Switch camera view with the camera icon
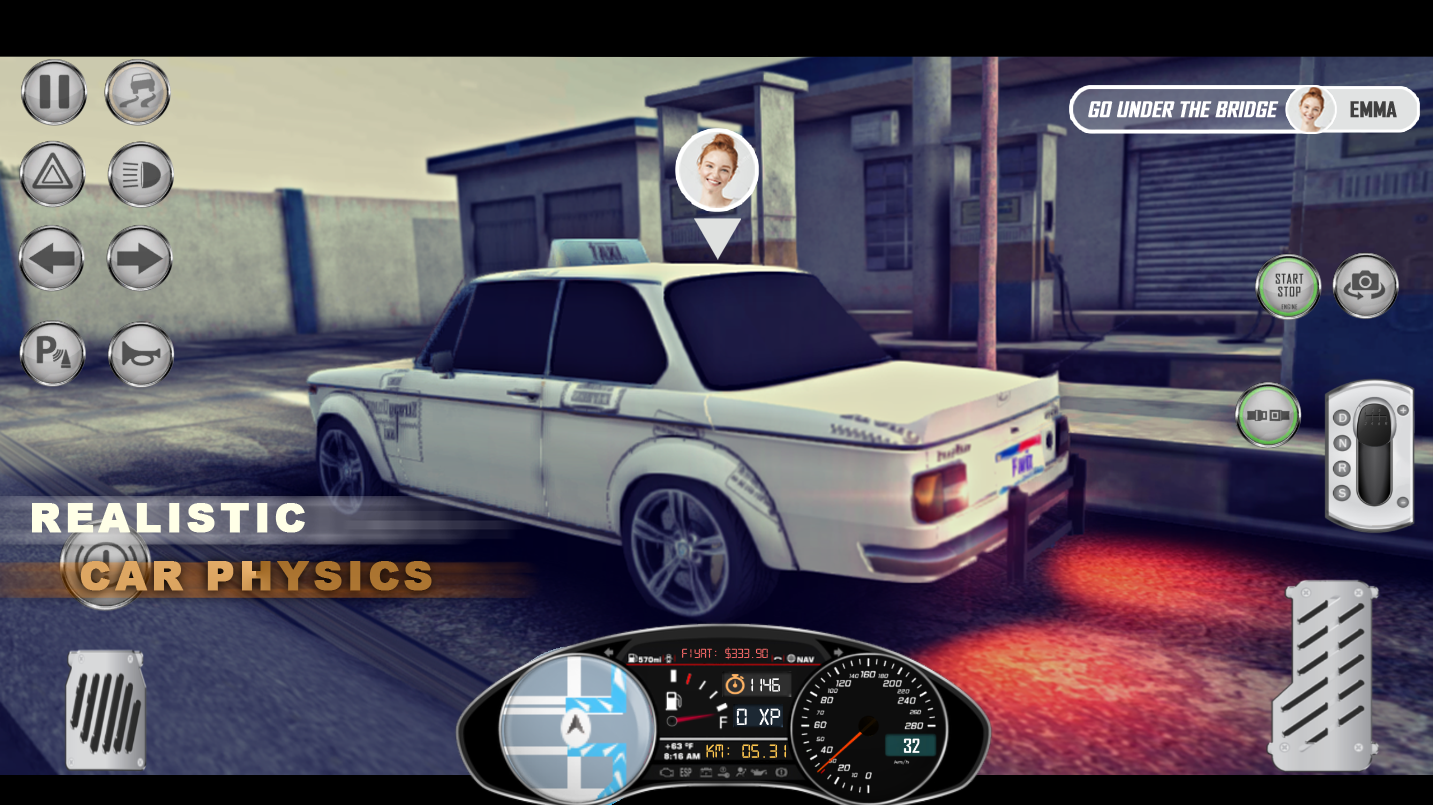 (x=1364, y=286)
